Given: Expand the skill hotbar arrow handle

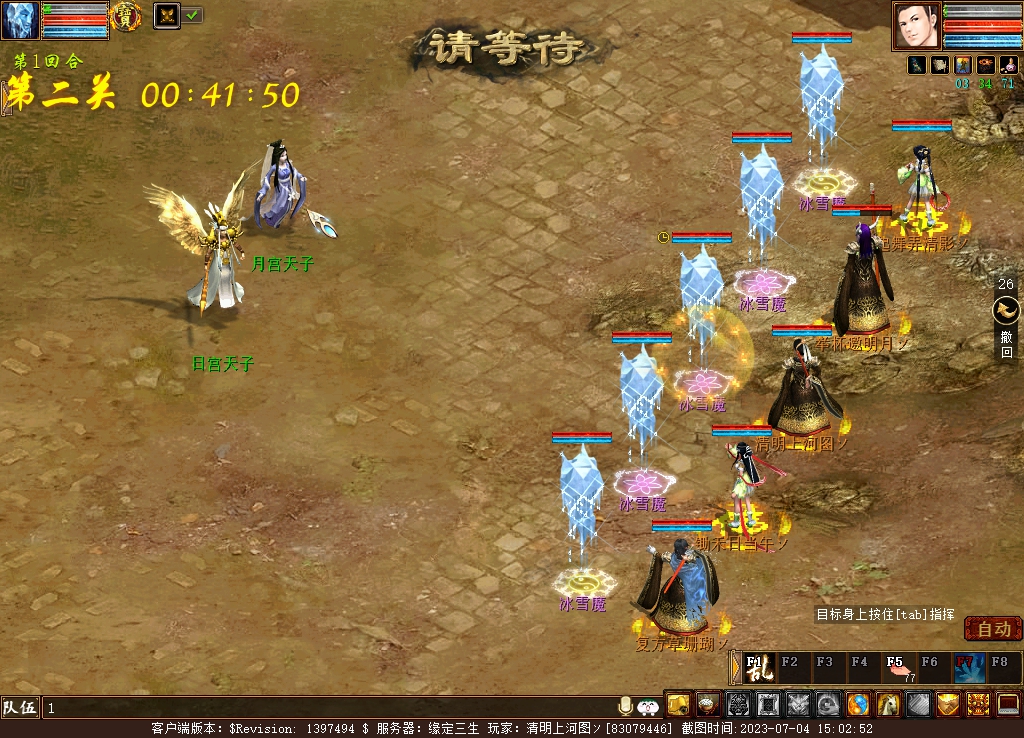Looking at the screenshot, I should click(735, 667).
